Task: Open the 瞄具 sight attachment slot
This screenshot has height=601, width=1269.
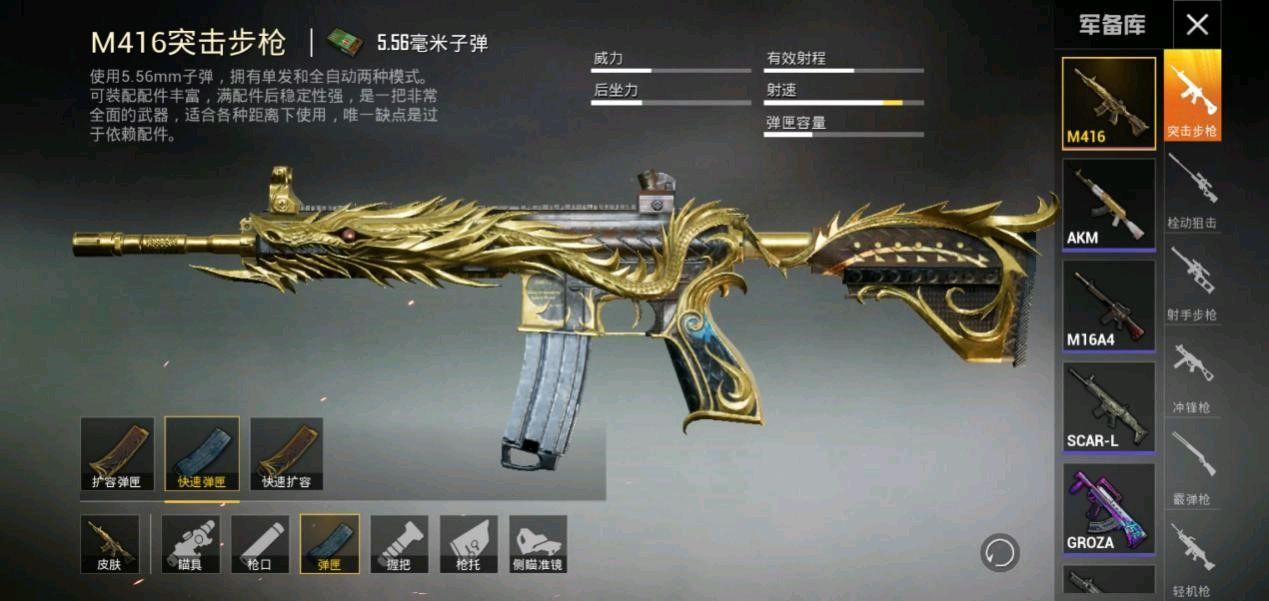Action: (x=191, y=544)
